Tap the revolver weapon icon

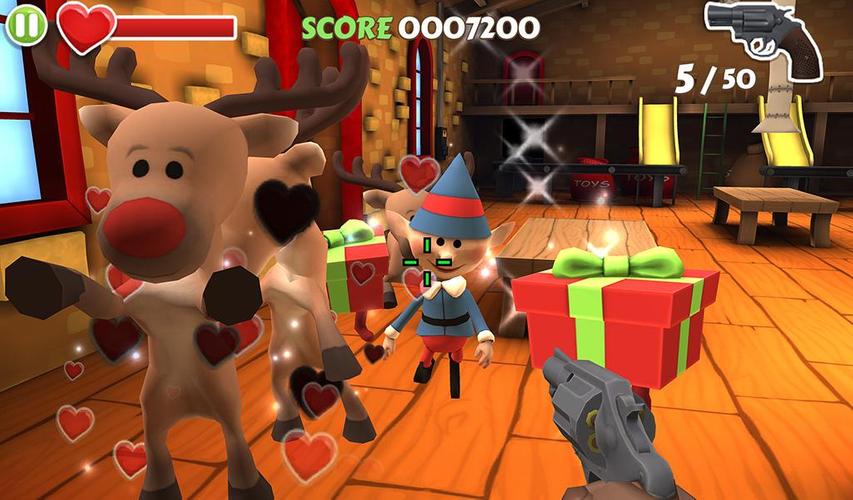[762, 37]
